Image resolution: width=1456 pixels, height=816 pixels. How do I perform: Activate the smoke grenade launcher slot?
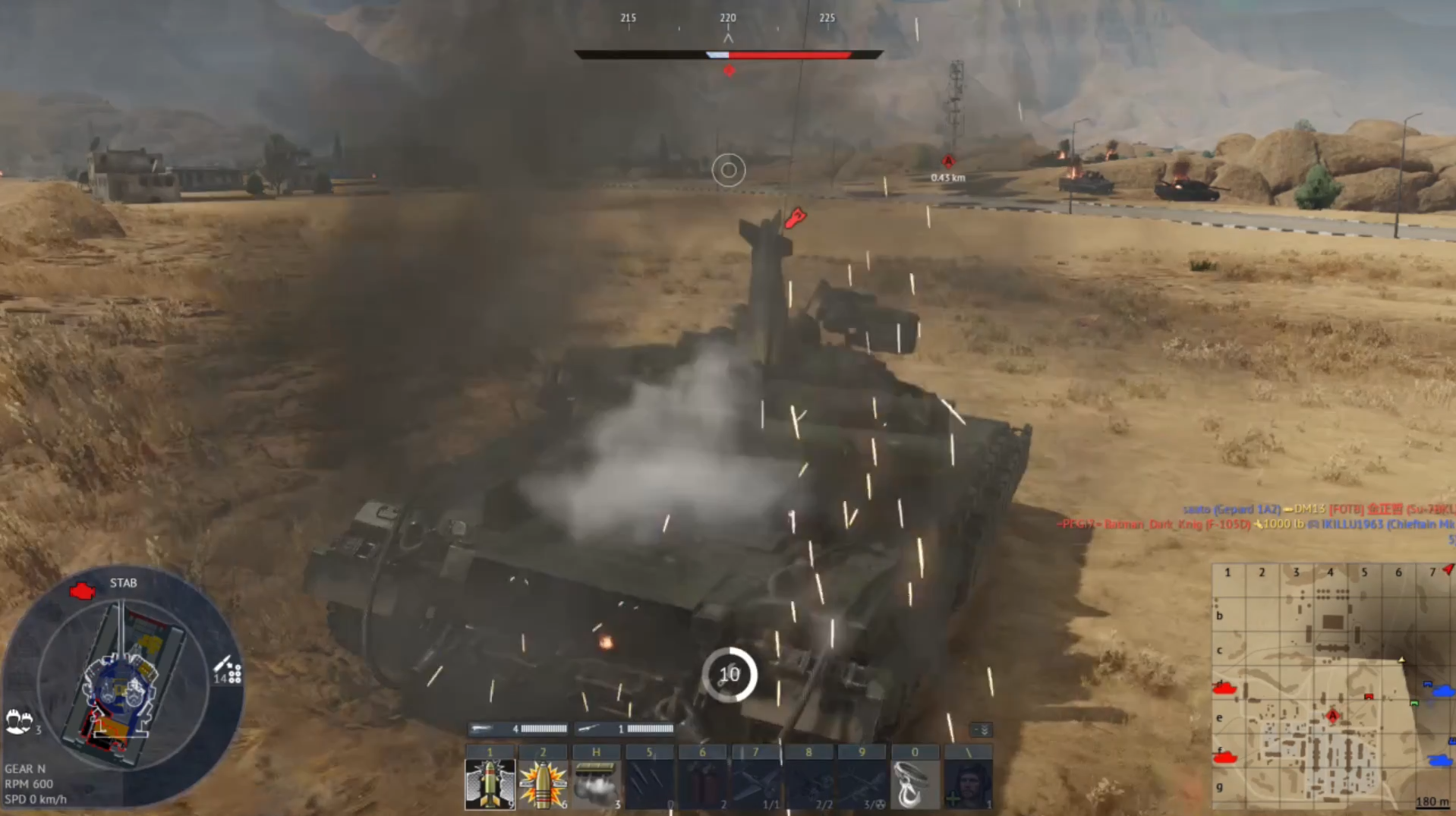tap(596, 783)
